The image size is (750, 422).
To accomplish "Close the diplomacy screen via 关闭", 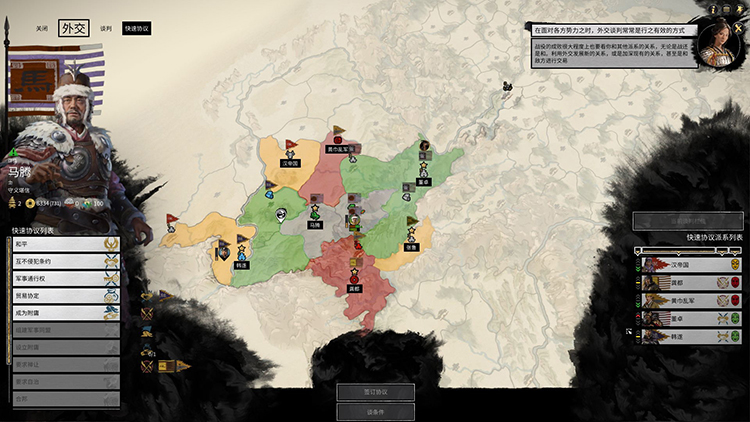I will pos(40,29).
